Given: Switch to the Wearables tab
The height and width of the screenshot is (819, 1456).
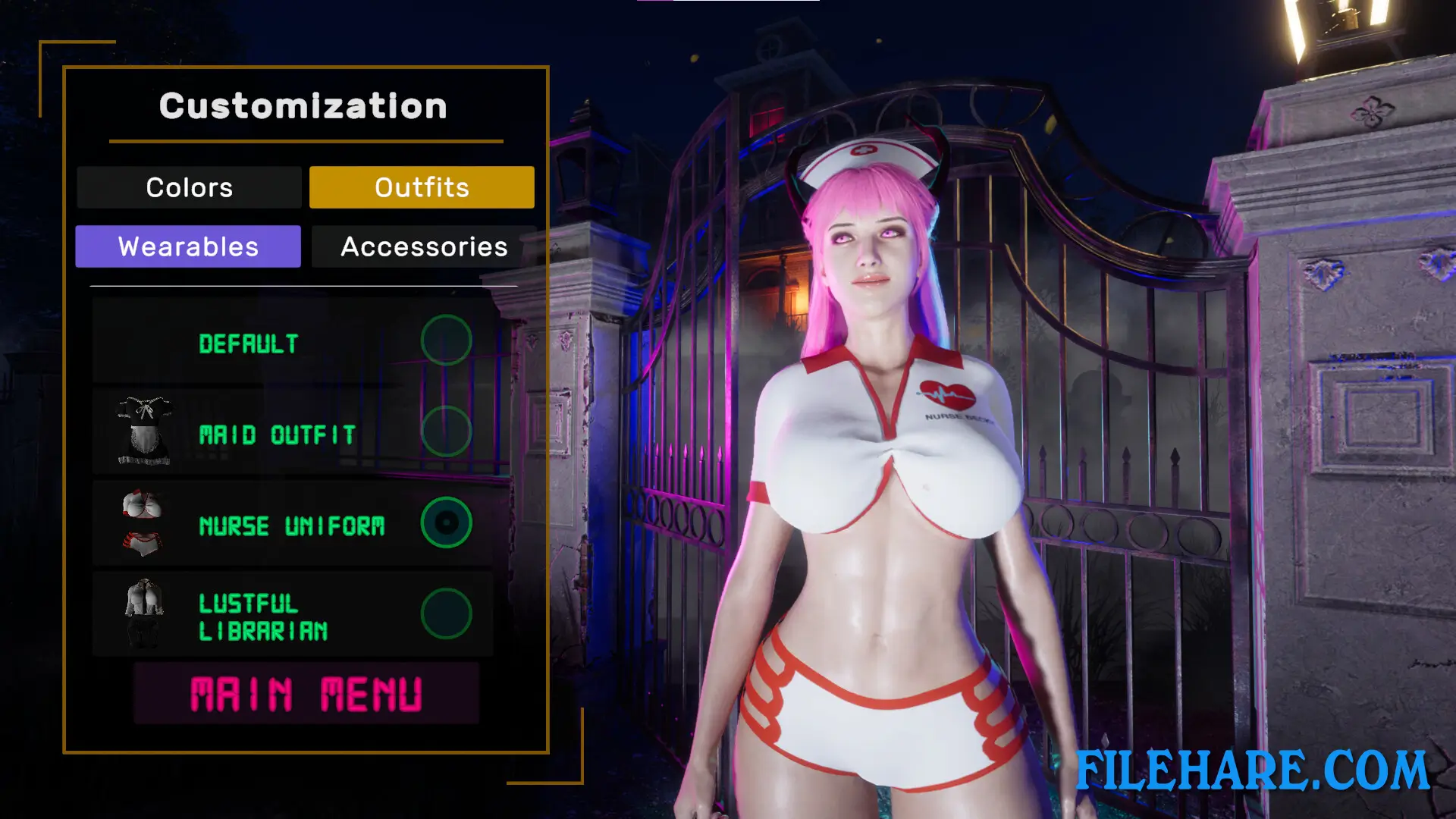Looking at the screenshot, I should click(188, 246).
